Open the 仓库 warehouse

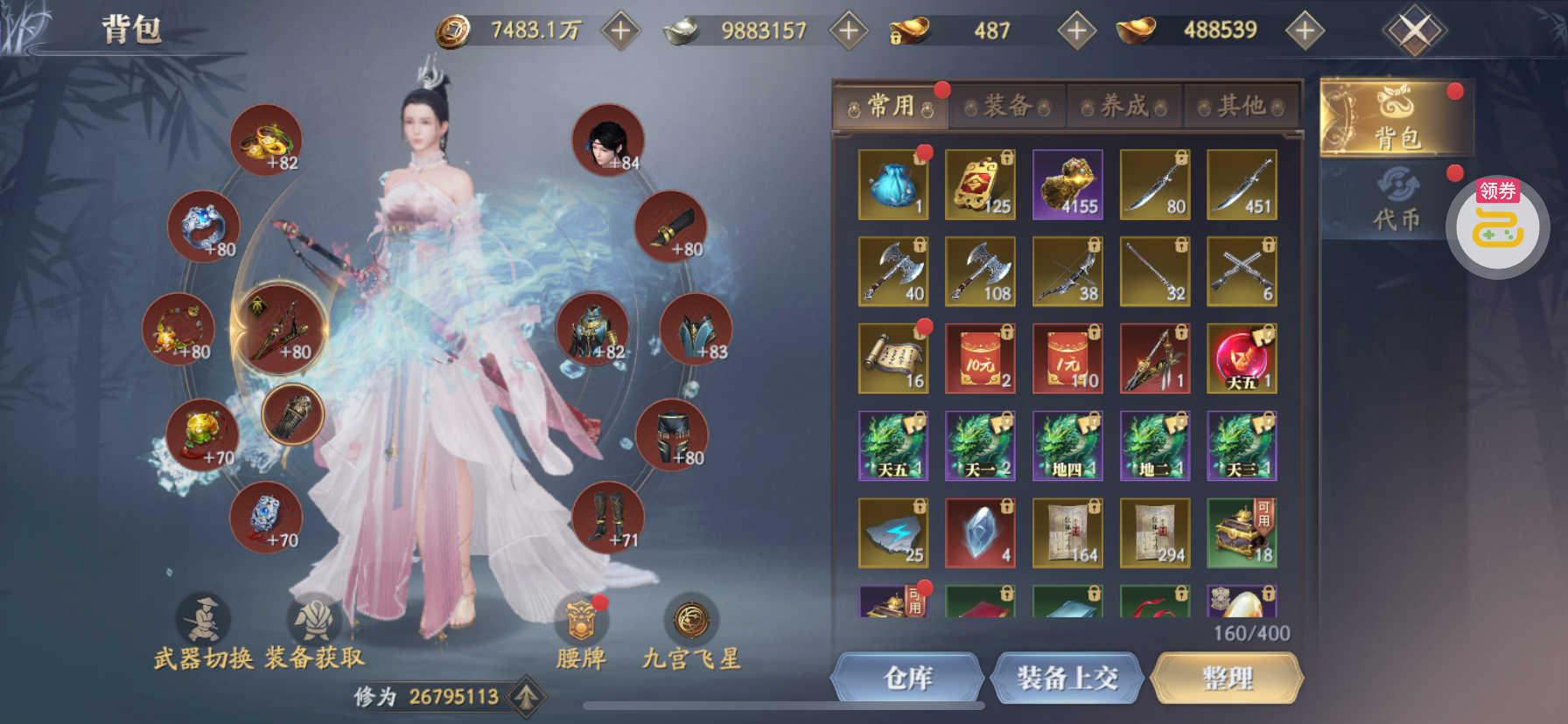coord(907,678)
